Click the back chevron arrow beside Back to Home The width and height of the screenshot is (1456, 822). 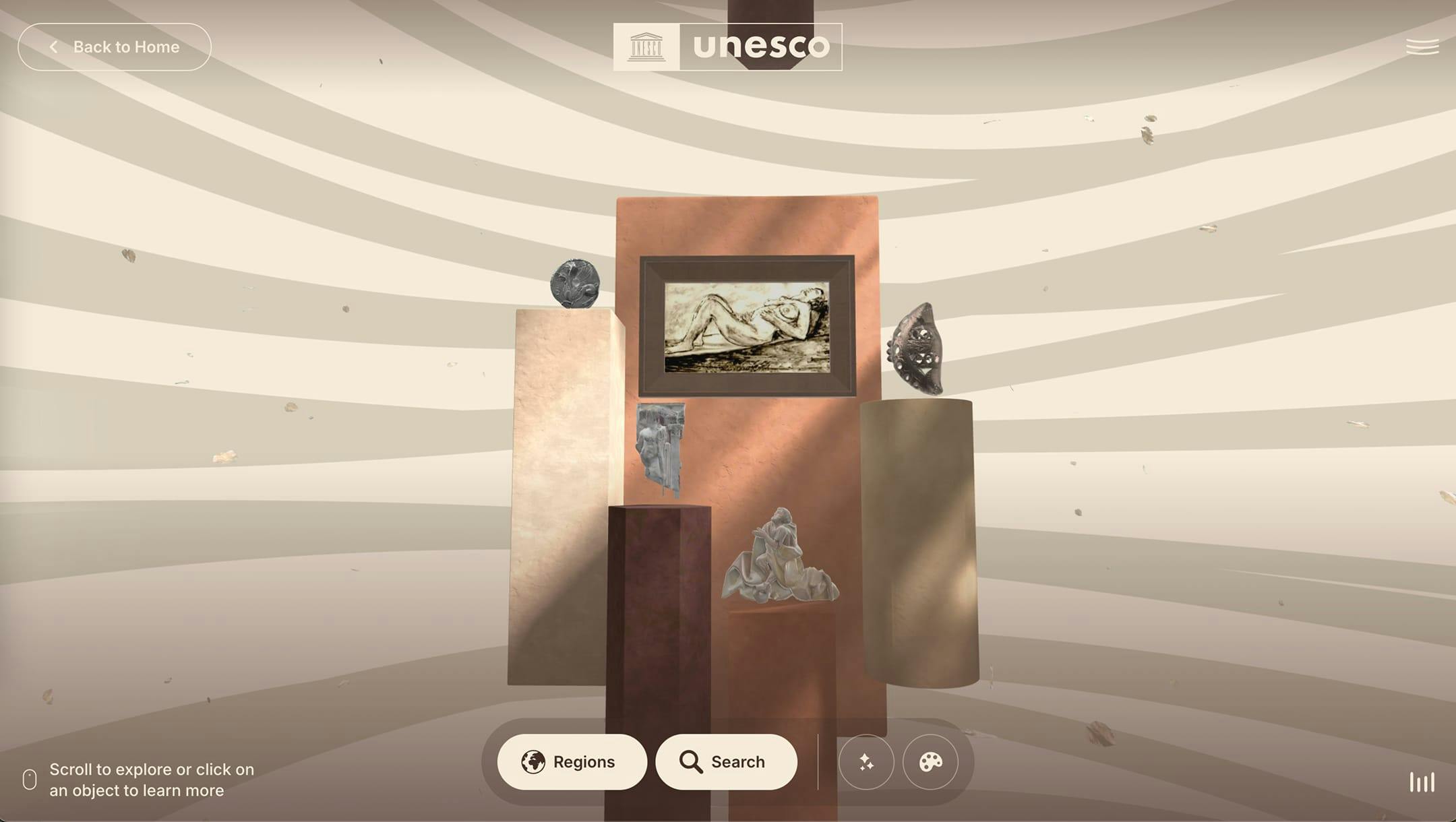[54, 46]
